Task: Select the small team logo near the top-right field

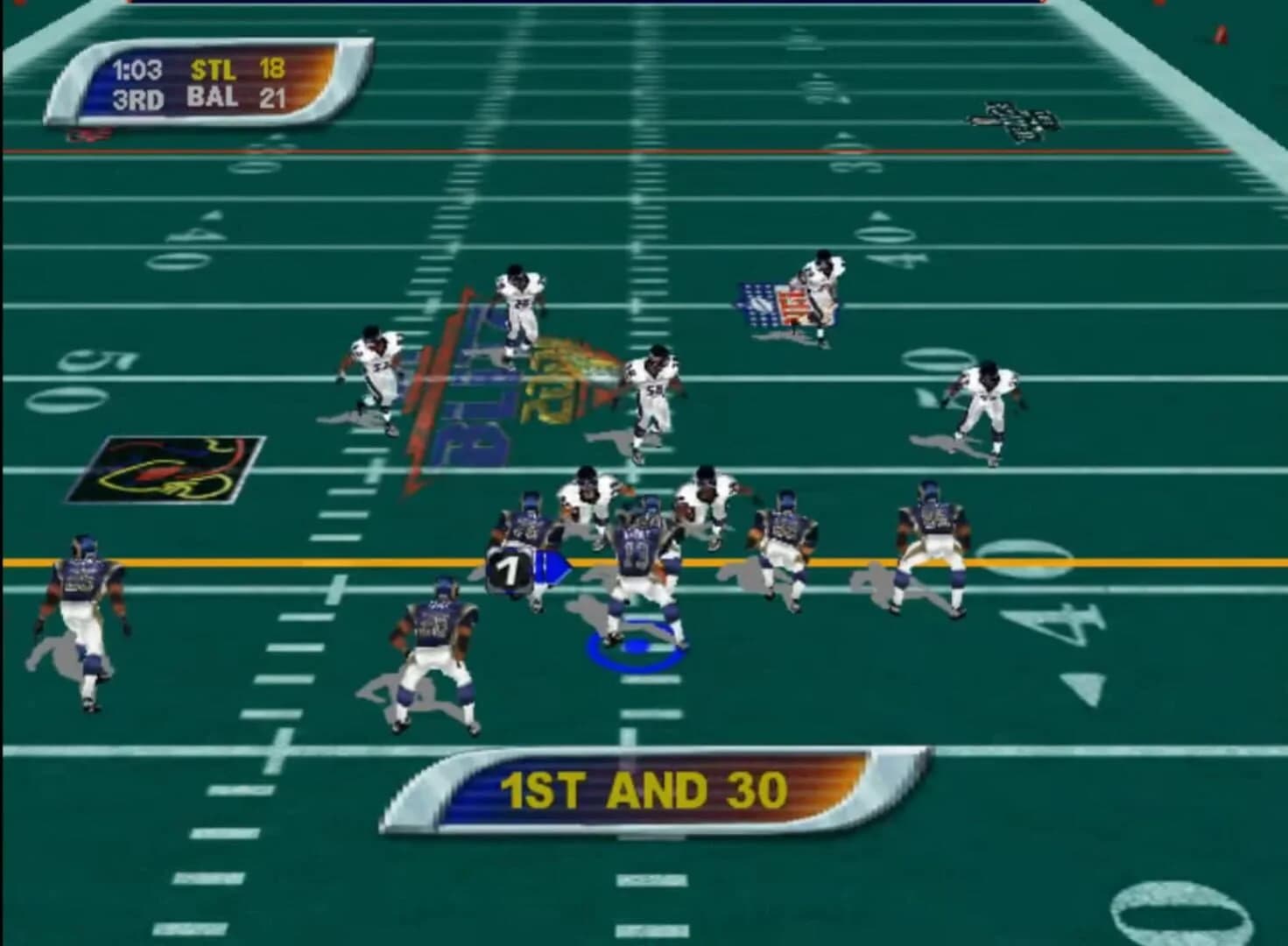Action: pyautogui.click(x=1016, y=120)
